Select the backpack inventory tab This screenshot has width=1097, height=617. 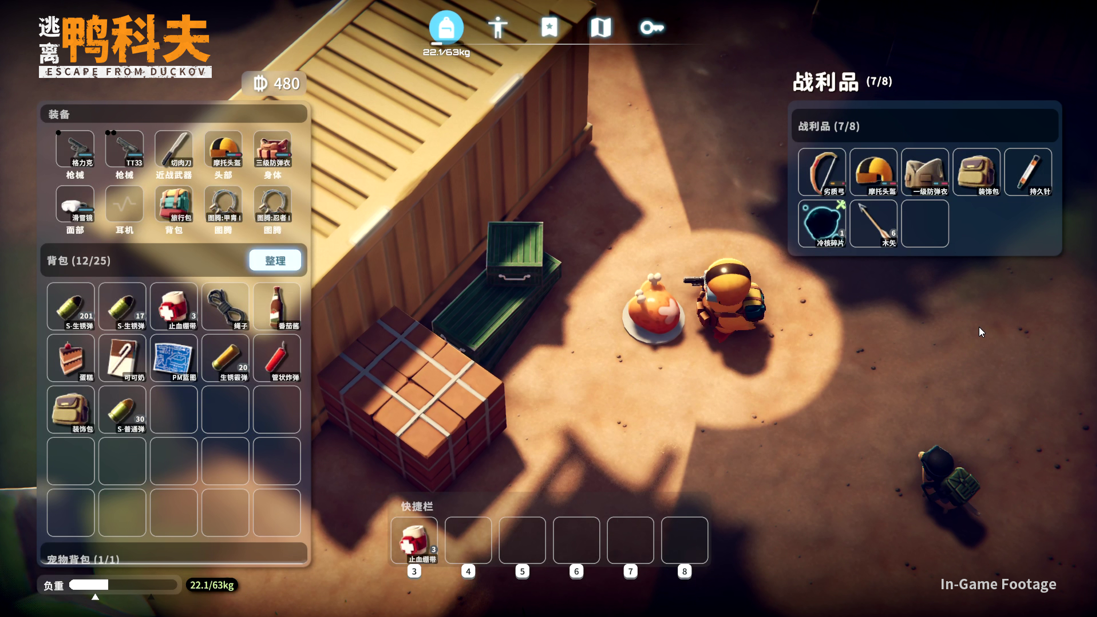[x=446, y=28]
